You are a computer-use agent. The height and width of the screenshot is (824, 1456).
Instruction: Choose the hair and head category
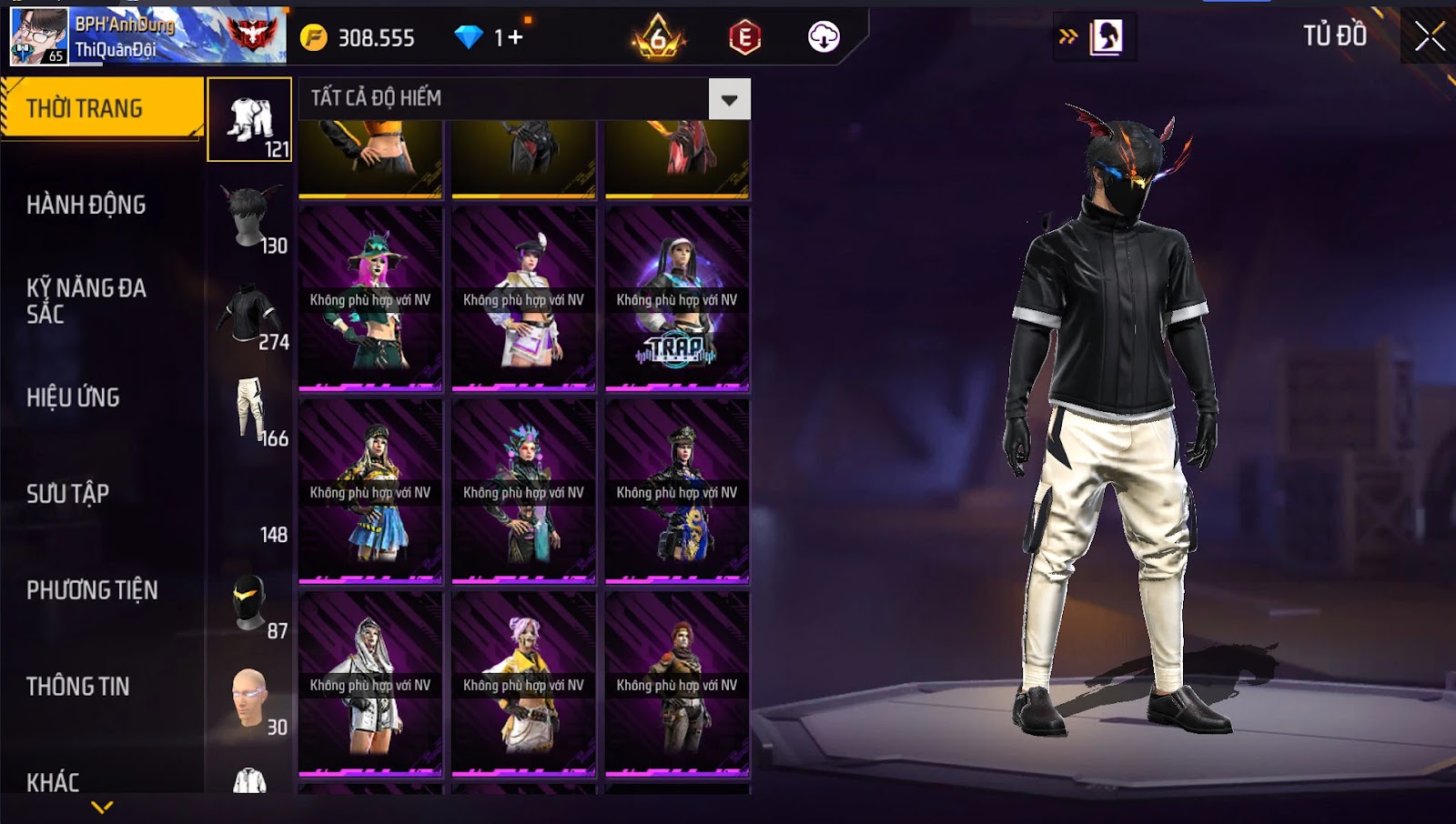(x=250, y=216)
